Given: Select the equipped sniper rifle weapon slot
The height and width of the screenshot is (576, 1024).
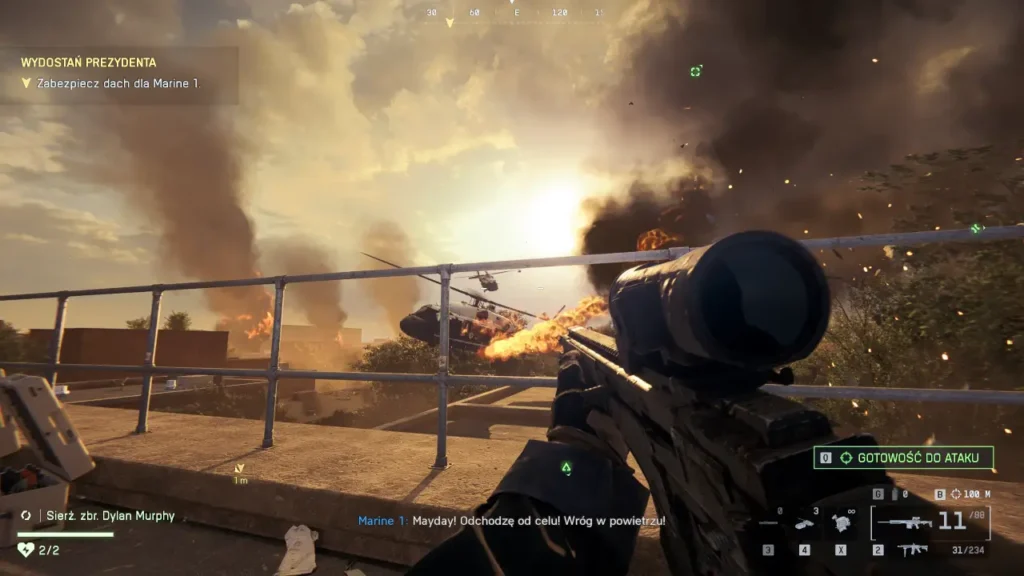Looking at the screenshot, I should point(905,522).
